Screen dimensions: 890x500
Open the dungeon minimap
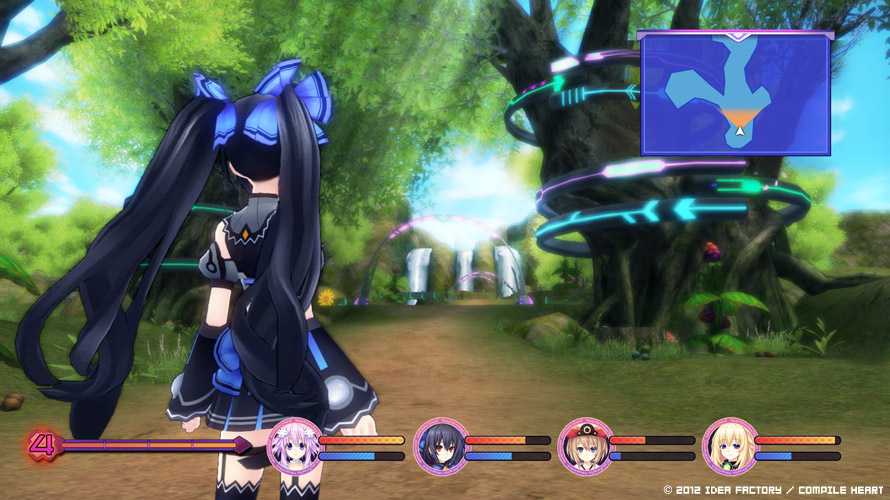[x=735, y=93]
